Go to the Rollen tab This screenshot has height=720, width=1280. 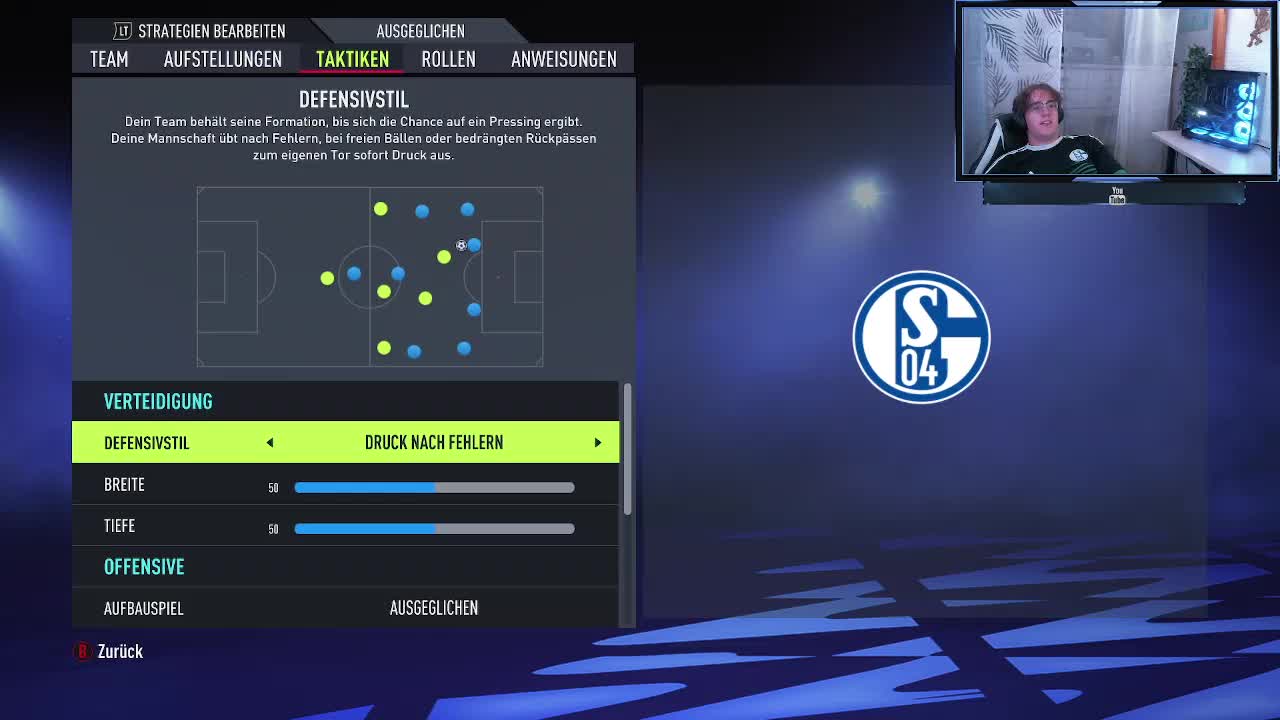tap(448, 59)
